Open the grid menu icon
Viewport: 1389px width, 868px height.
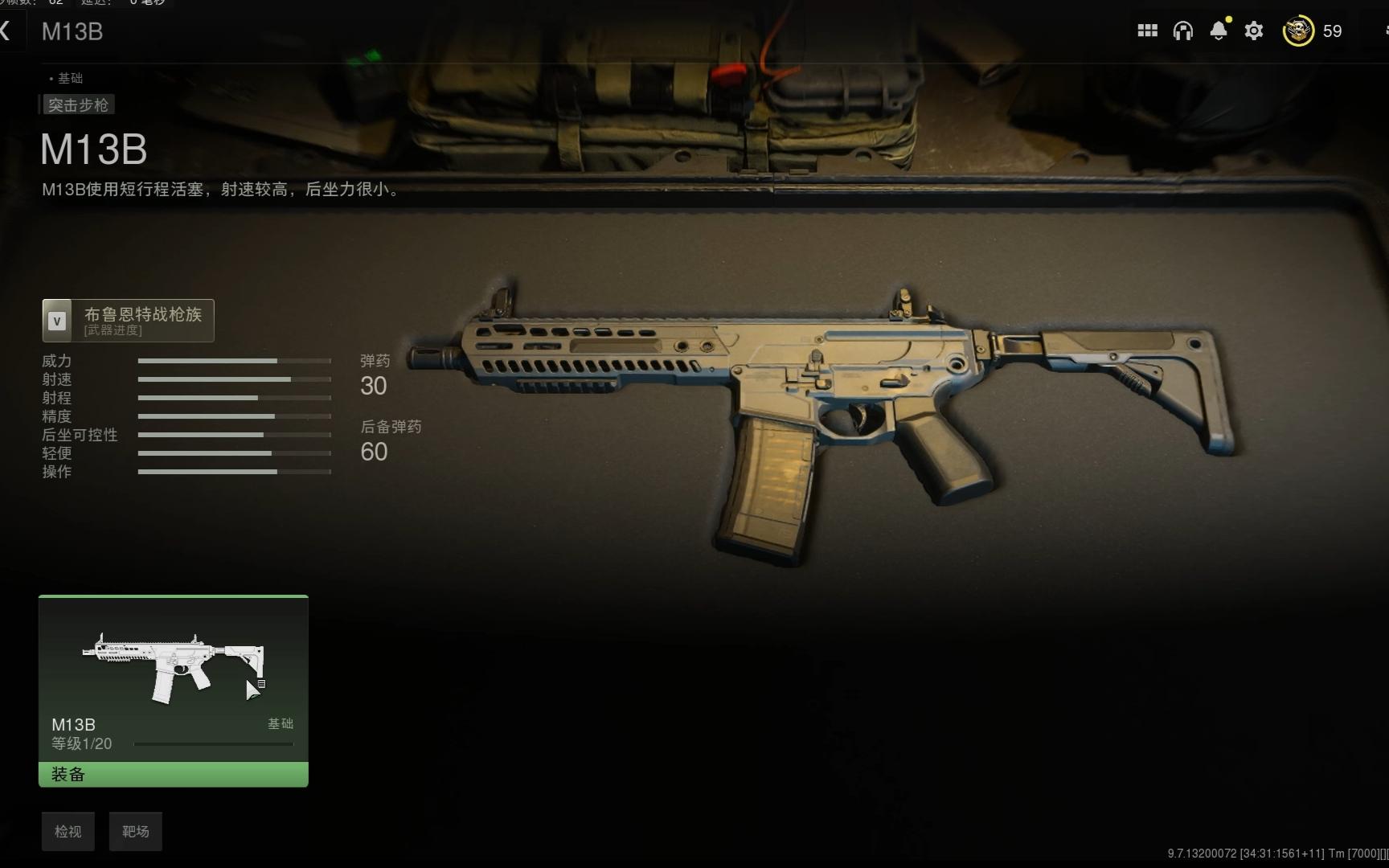[x=1147, y=31]
